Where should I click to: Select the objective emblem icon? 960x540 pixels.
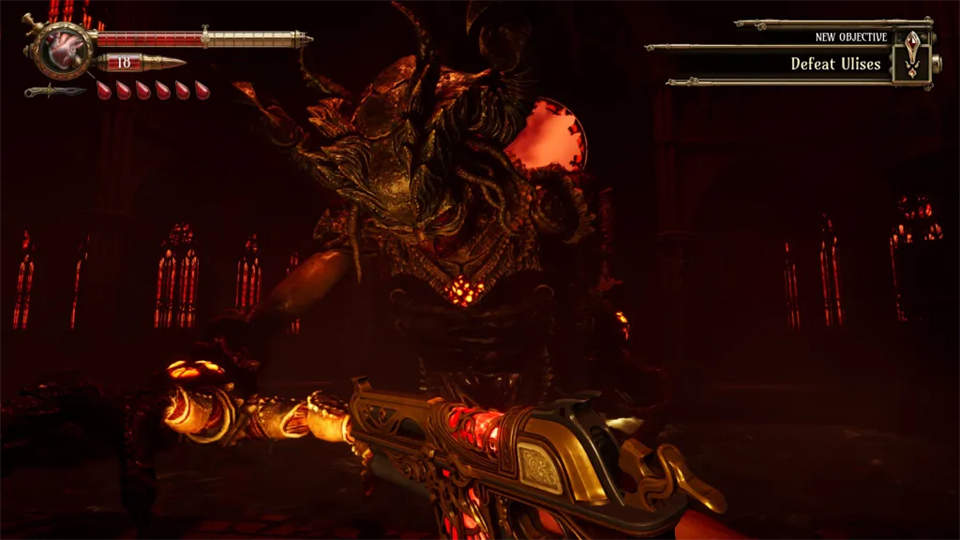pos(912,55)
